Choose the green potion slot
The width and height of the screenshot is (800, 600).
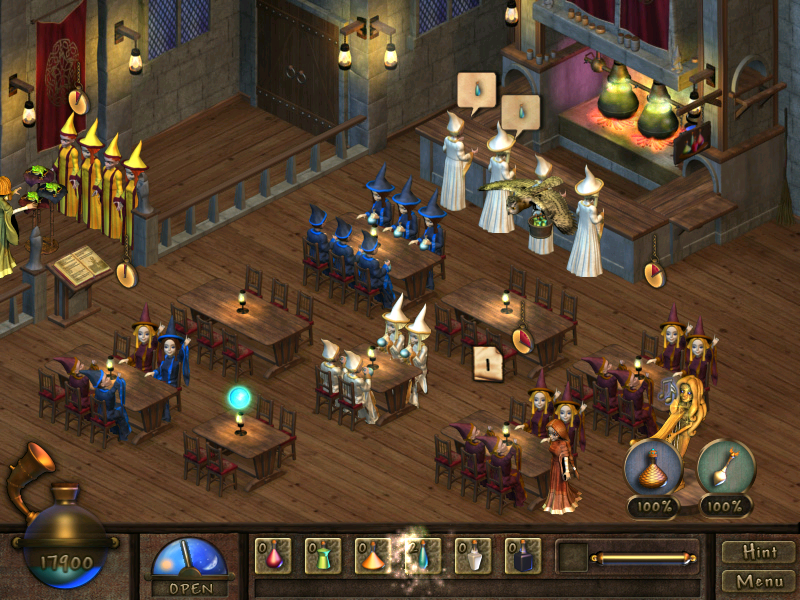tap(324, 555)
